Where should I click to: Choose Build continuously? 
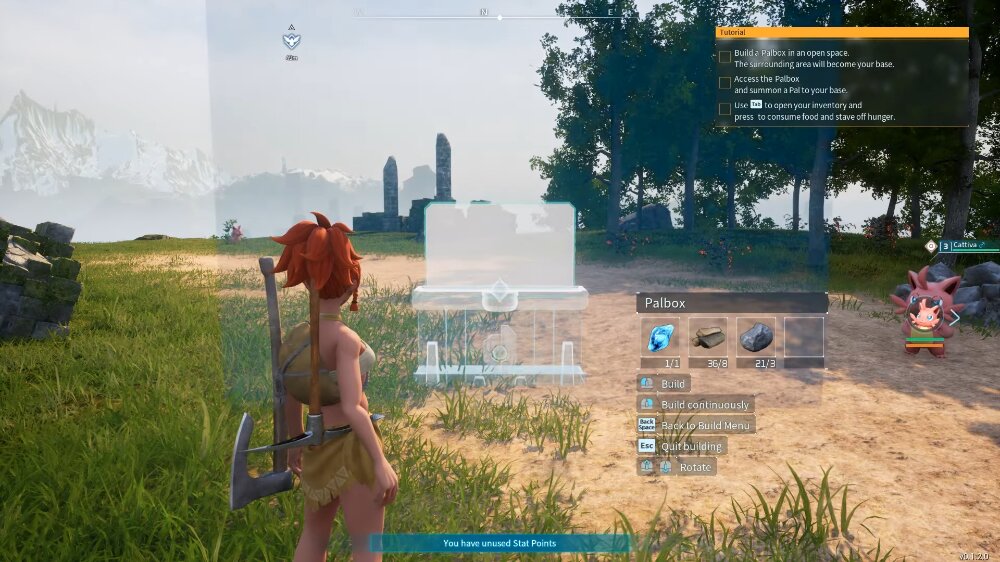[704, 404]
